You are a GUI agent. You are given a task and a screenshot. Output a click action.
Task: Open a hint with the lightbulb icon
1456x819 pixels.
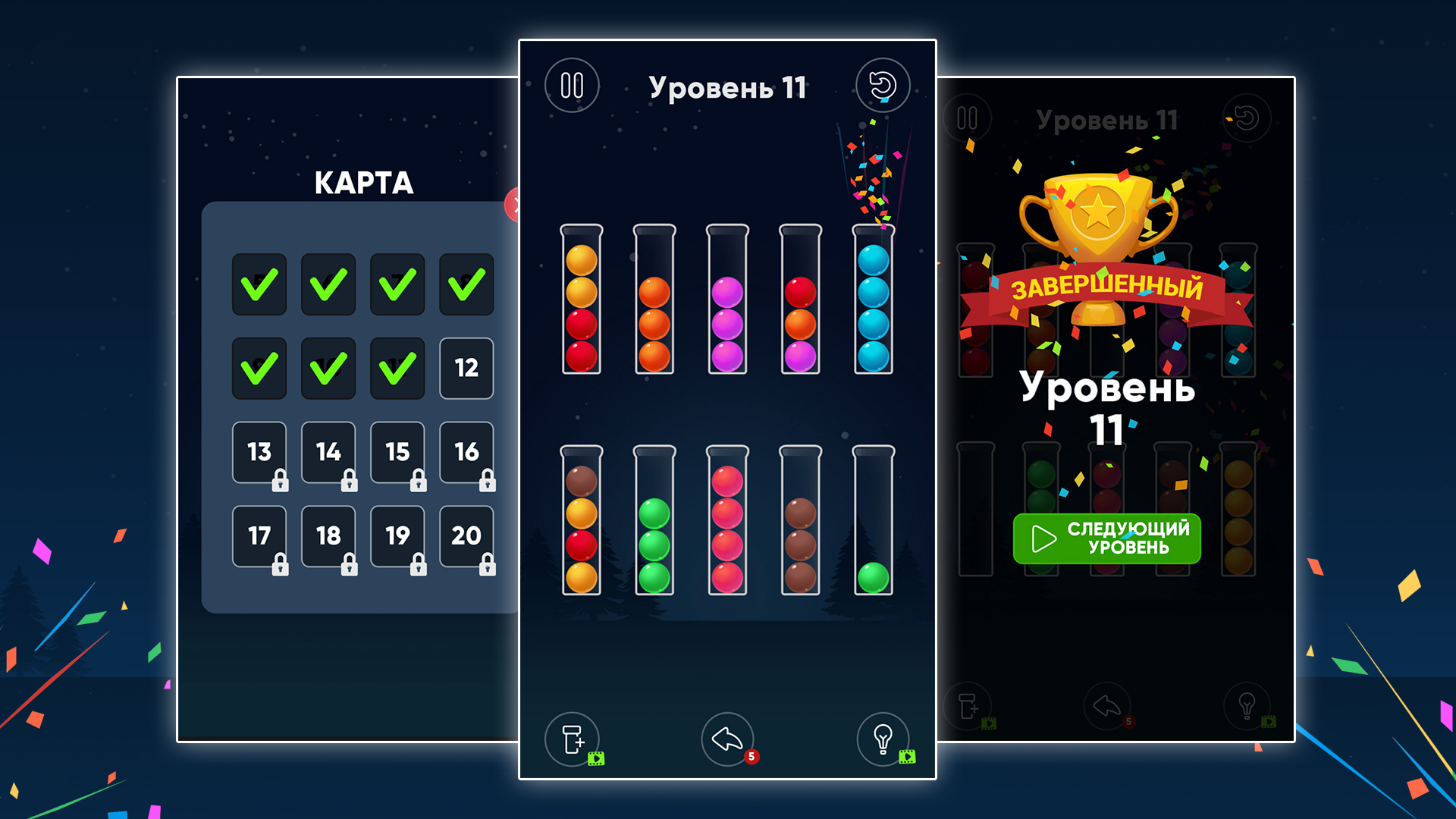[x=882, y=739]
